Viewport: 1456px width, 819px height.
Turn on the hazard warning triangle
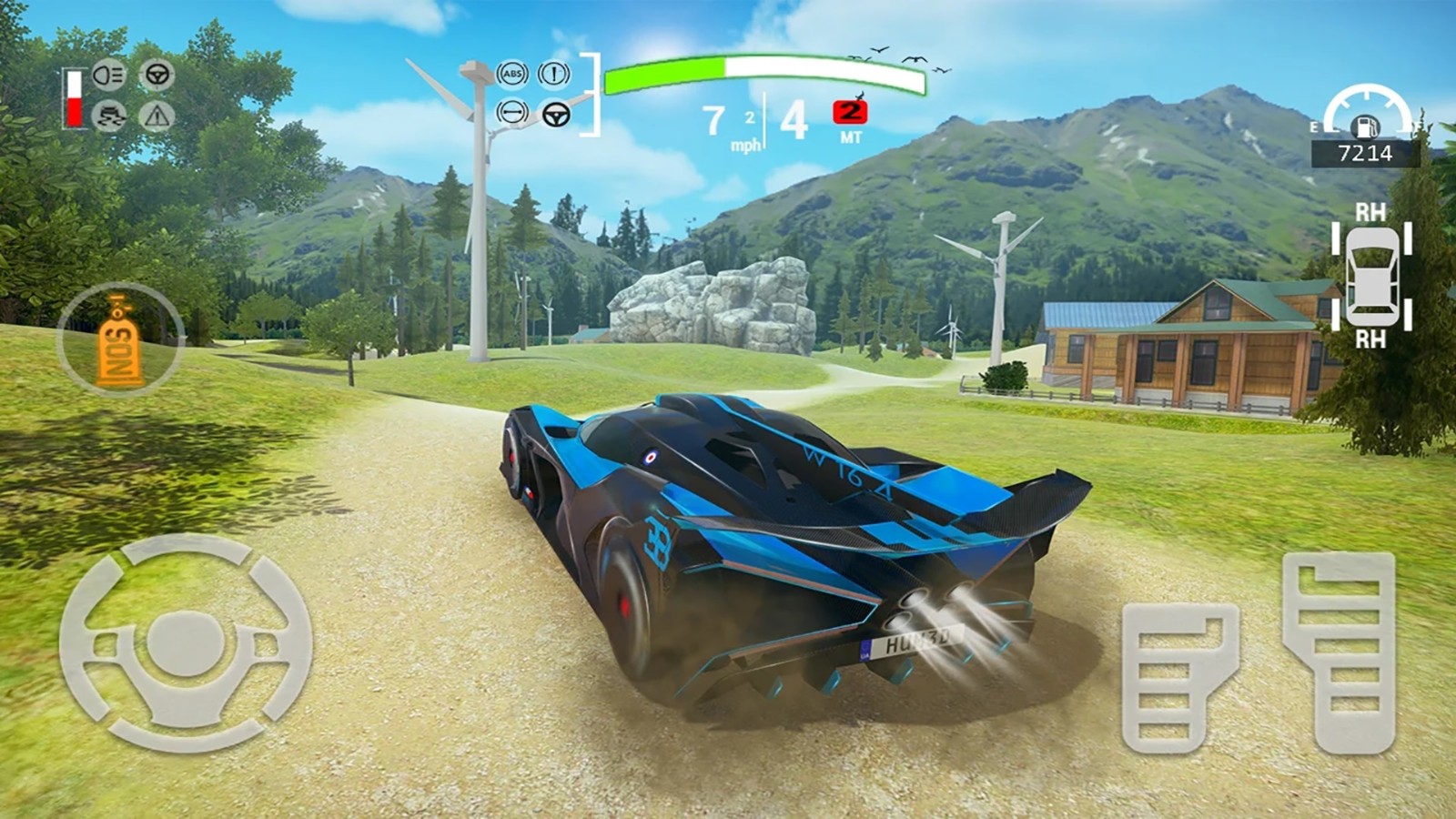(x=157, y=116)
